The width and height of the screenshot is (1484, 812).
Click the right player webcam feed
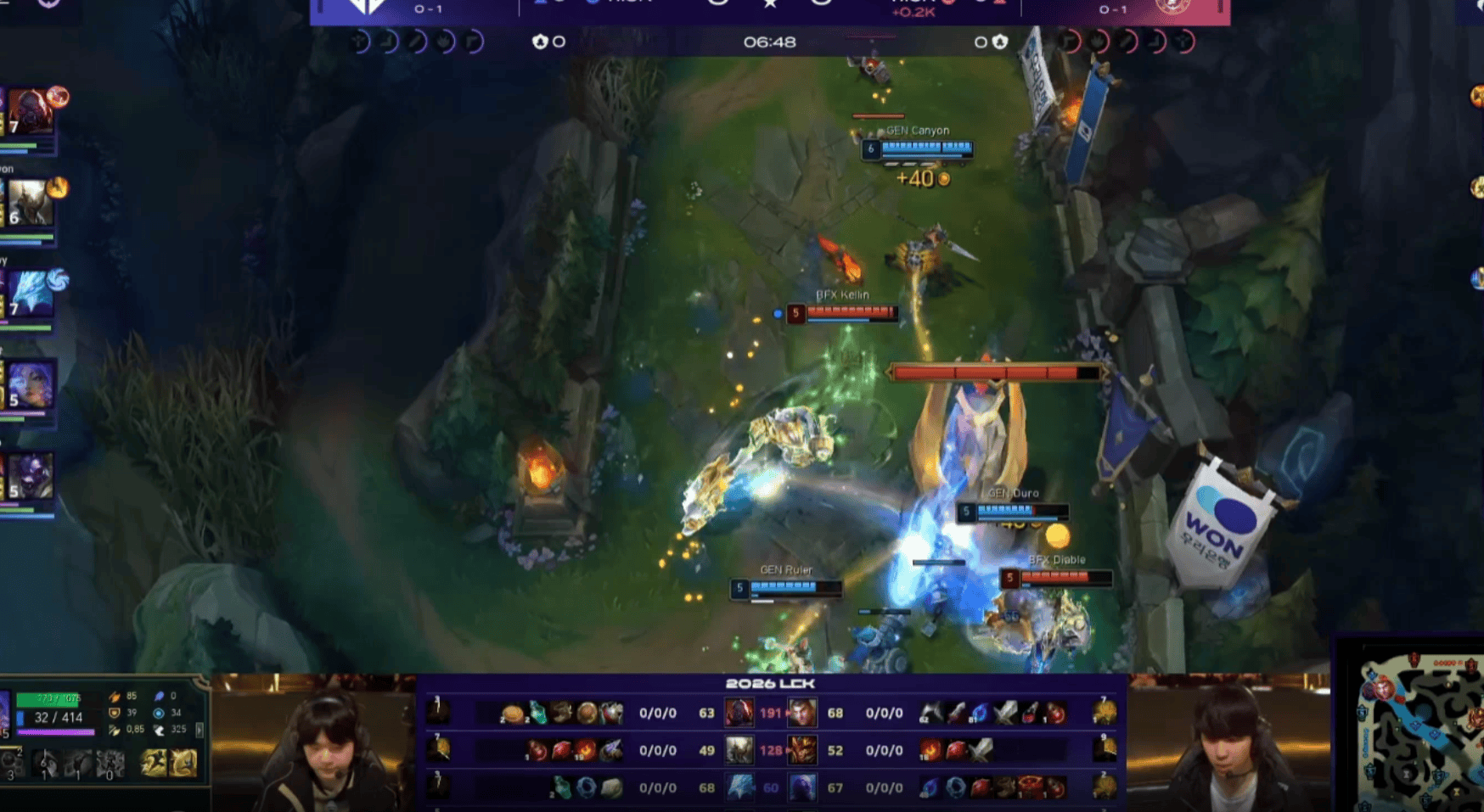[1228, 743]
